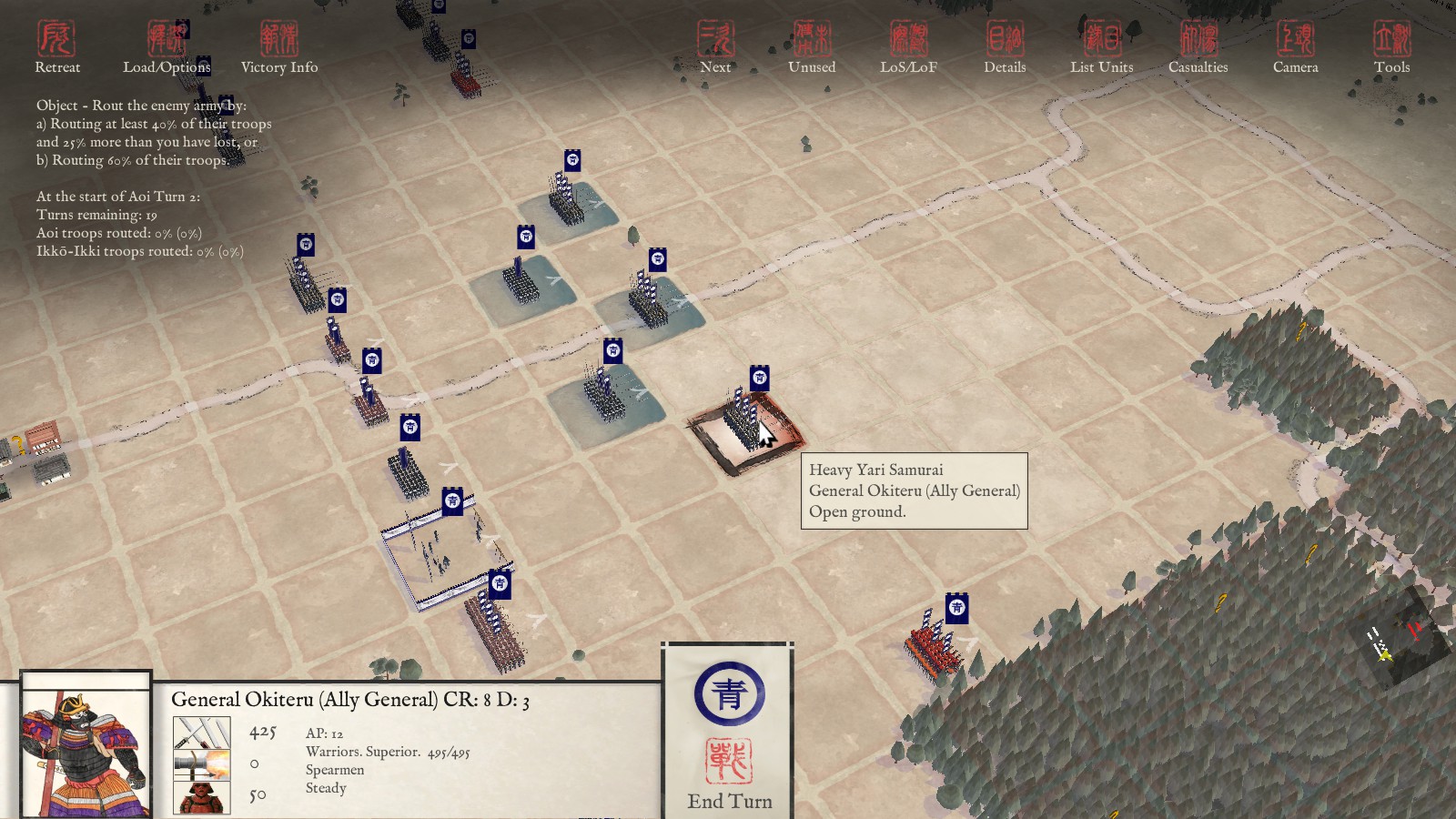Show Unused units
The image size is (1456, 819).
(812, 47)
